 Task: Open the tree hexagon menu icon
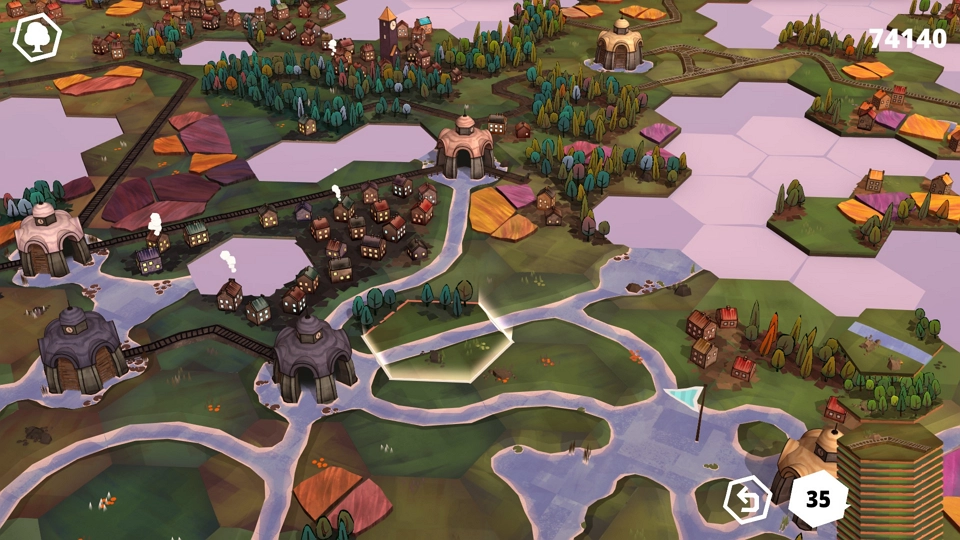[x=37, y=38]
